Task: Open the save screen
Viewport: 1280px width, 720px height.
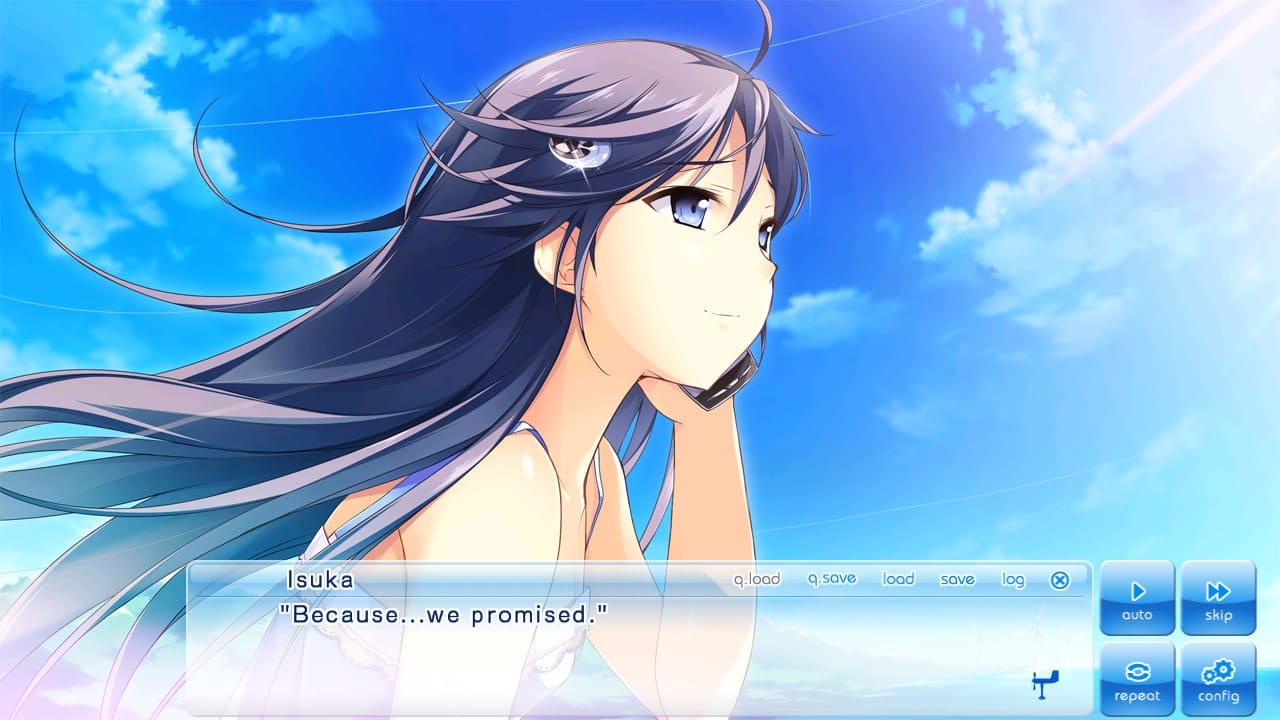Action: pyautogui.click(x=958, y=579)
